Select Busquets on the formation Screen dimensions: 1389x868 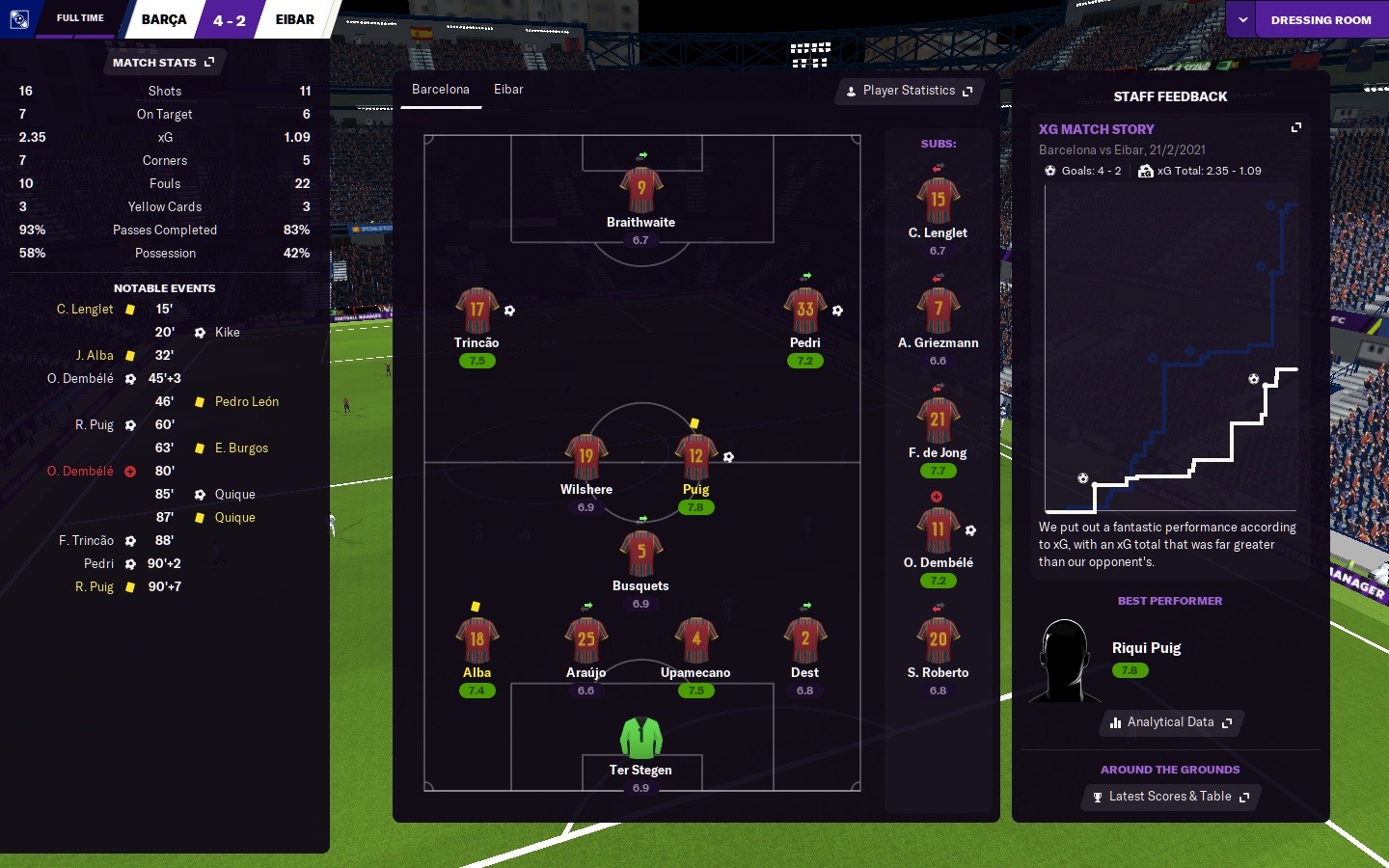640,554
